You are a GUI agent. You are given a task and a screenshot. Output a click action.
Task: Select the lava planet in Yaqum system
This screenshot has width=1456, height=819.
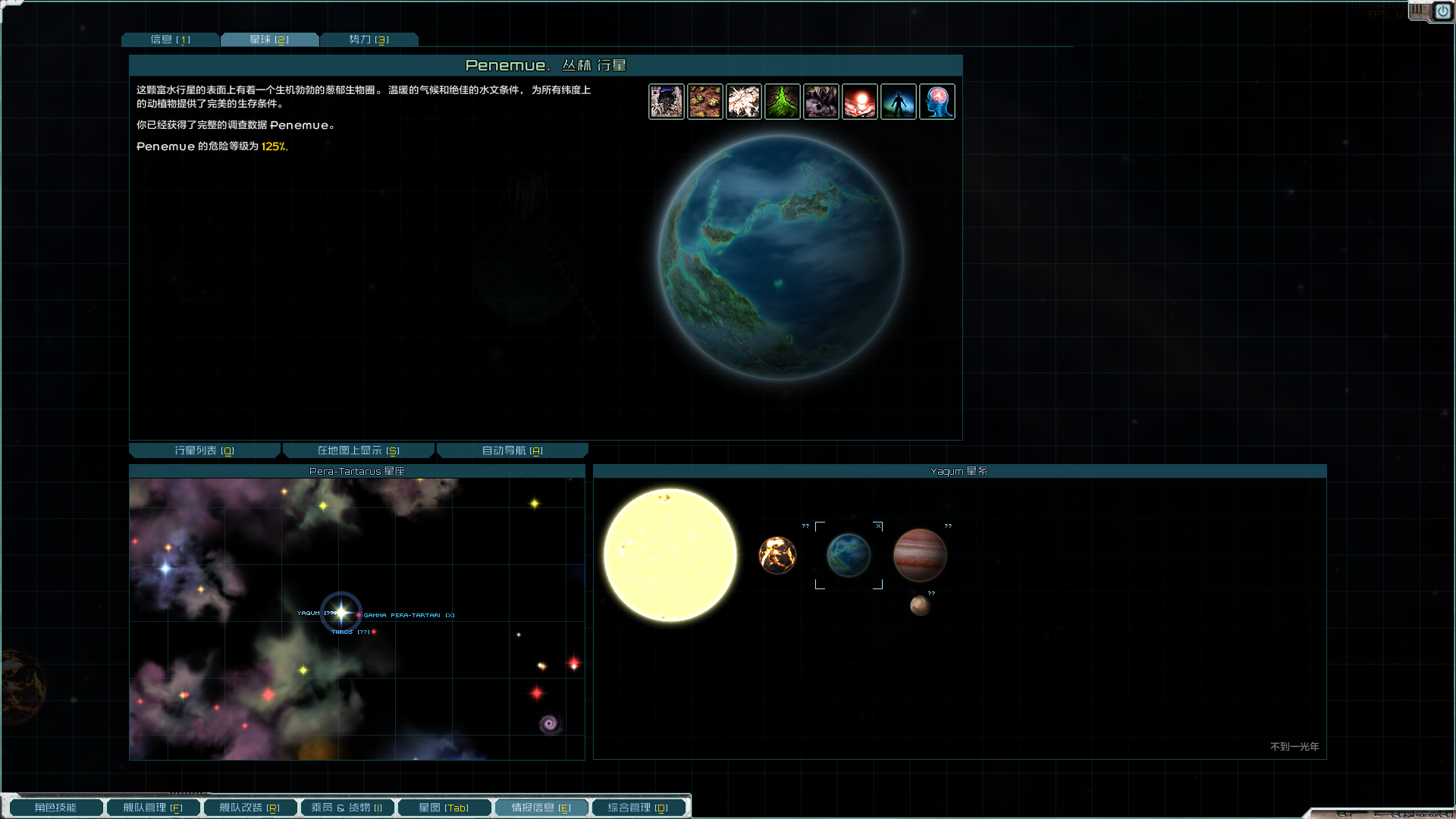(777, 555)
